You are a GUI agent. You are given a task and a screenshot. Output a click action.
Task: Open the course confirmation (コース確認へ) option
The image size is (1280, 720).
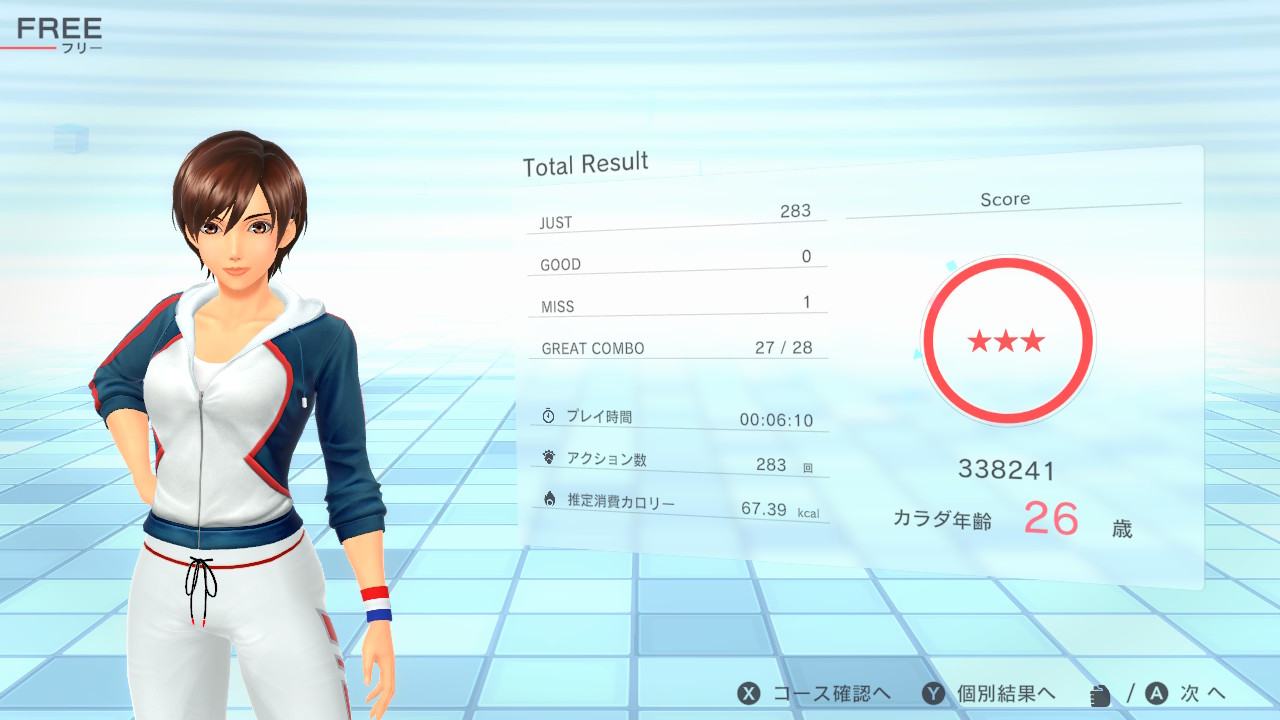click(814, 693)
